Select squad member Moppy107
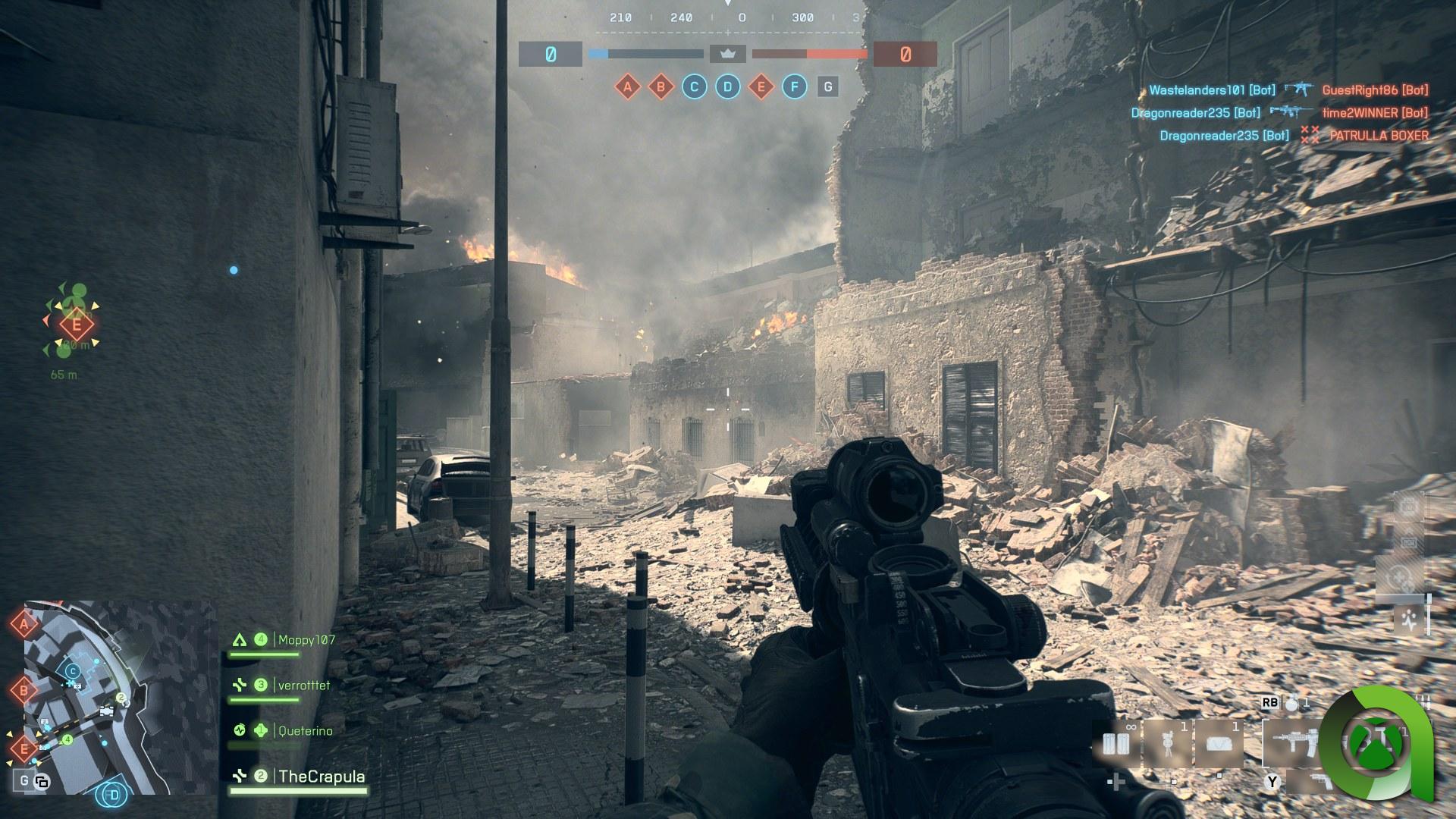This screenshot has height=819, width=1456. 306,640
